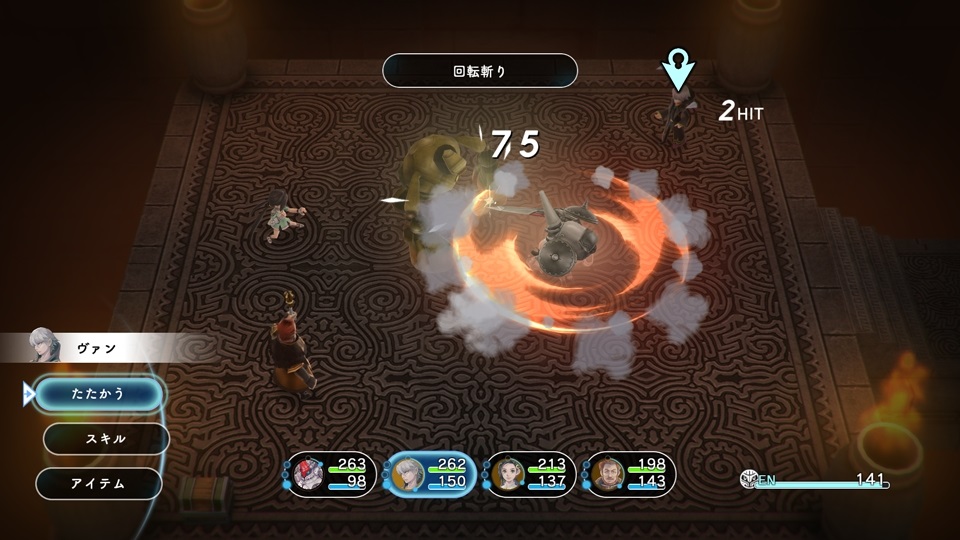Select the たたかう attack command
This screenshot has width=960, height=540.
coord(99,394)
